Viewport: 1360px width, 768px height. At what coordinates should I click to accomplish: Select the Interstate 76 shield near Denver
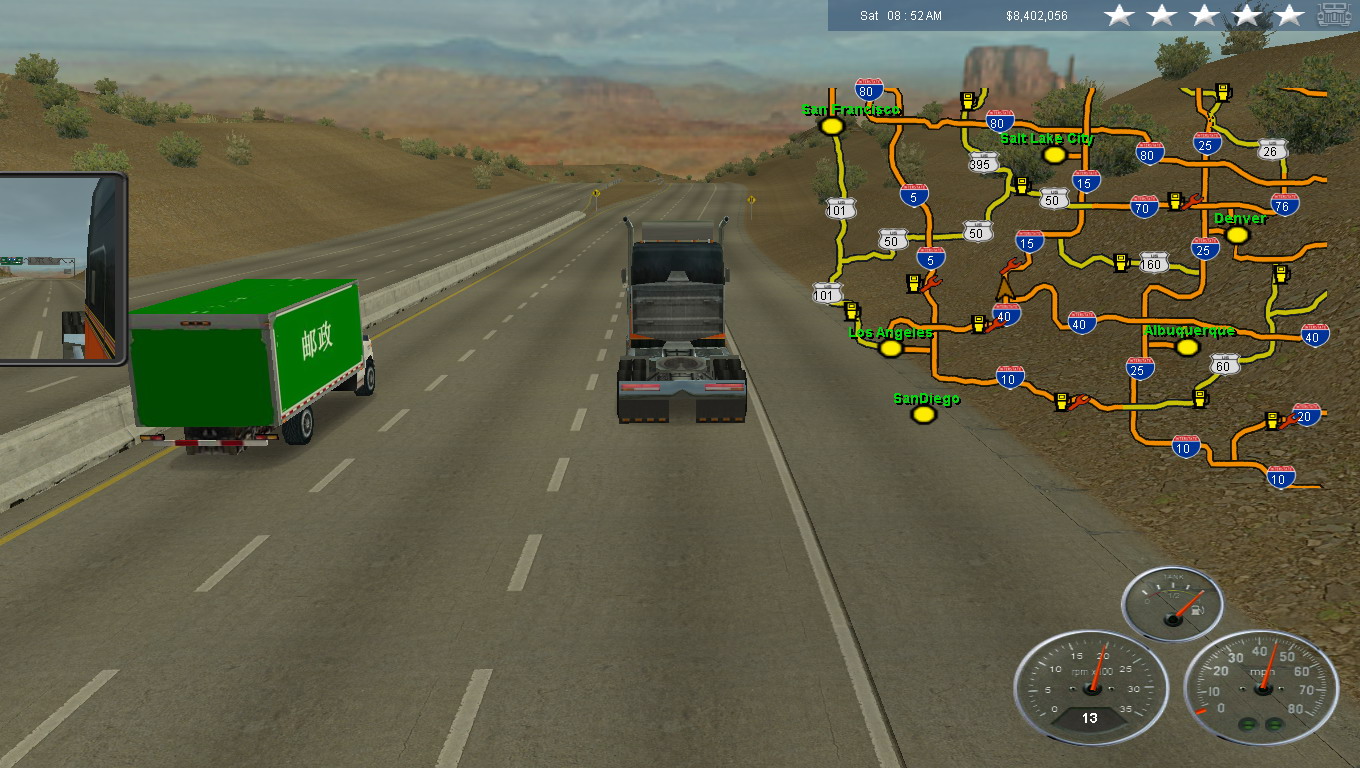tap(1285, 205)
